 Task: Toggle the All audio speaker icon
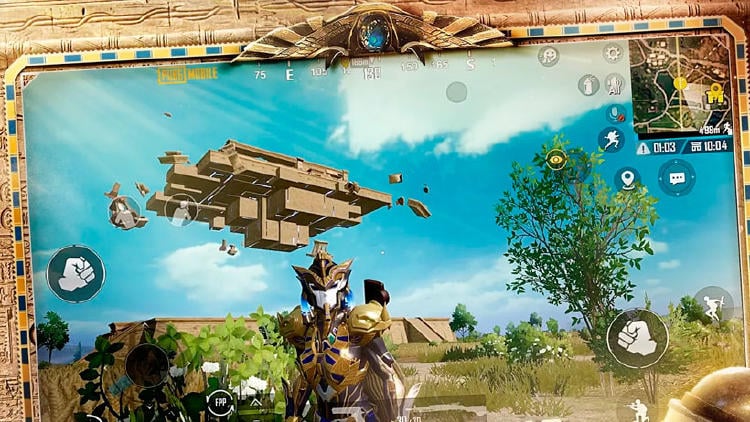615,85
